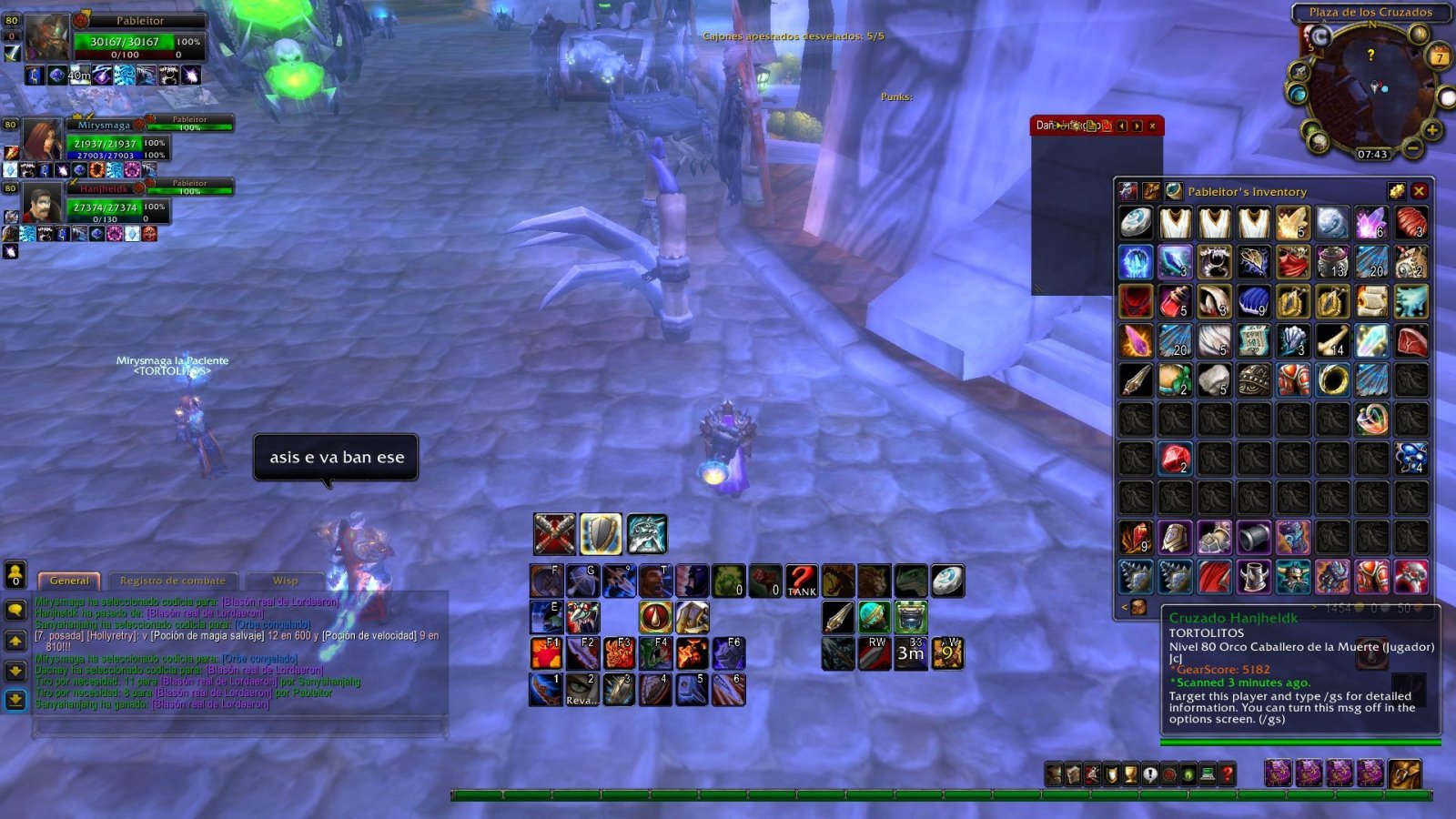Zoom in on the minimap
Image resolution: width=1456 pixels, height=819 pixels.
coord(1432,131)
